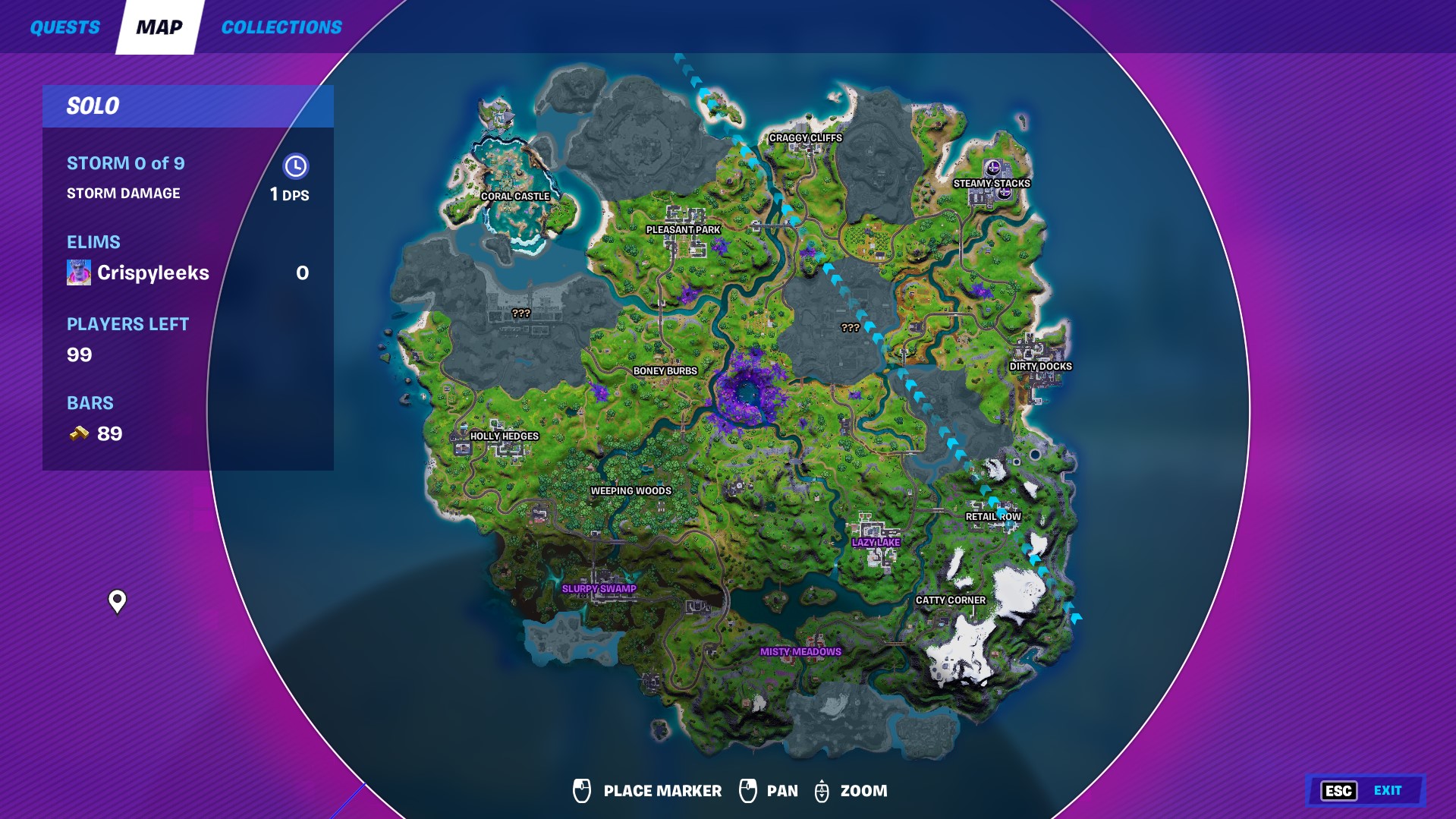Switch to the Quests tab

pos(64,28)
